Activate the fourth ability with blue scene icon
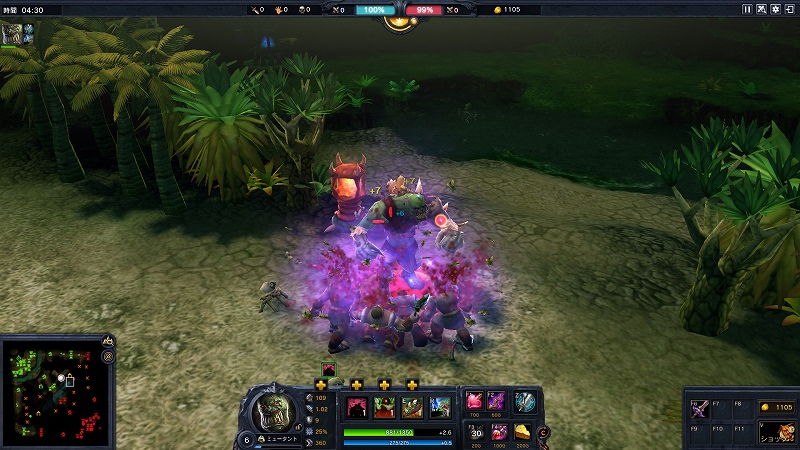Viewport: 800px width, 450px height. pyautogui.click(x=440, y=407)
